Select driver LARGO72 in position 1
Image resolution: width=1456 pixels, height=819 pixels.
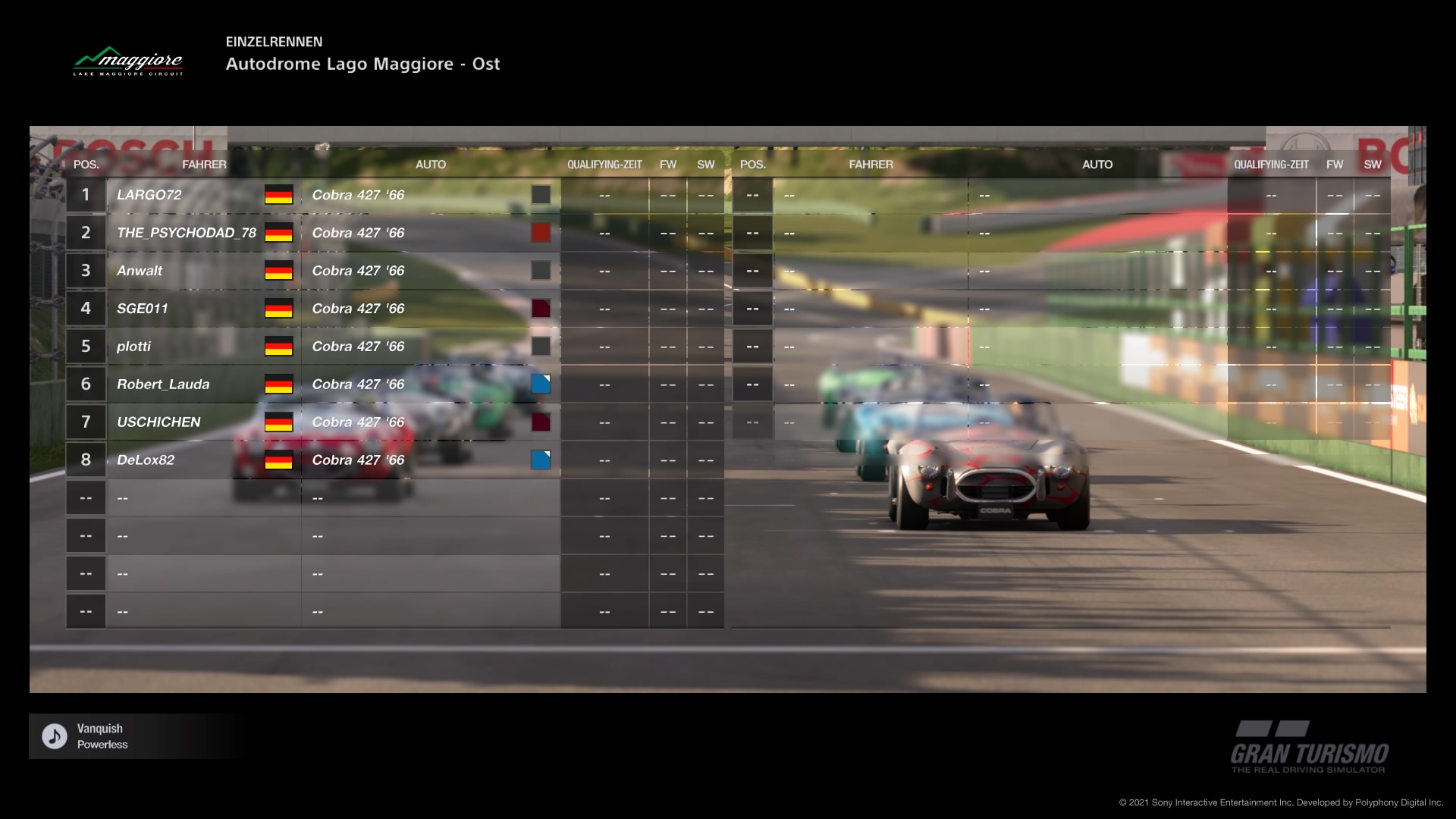click(x=149, y=195)
